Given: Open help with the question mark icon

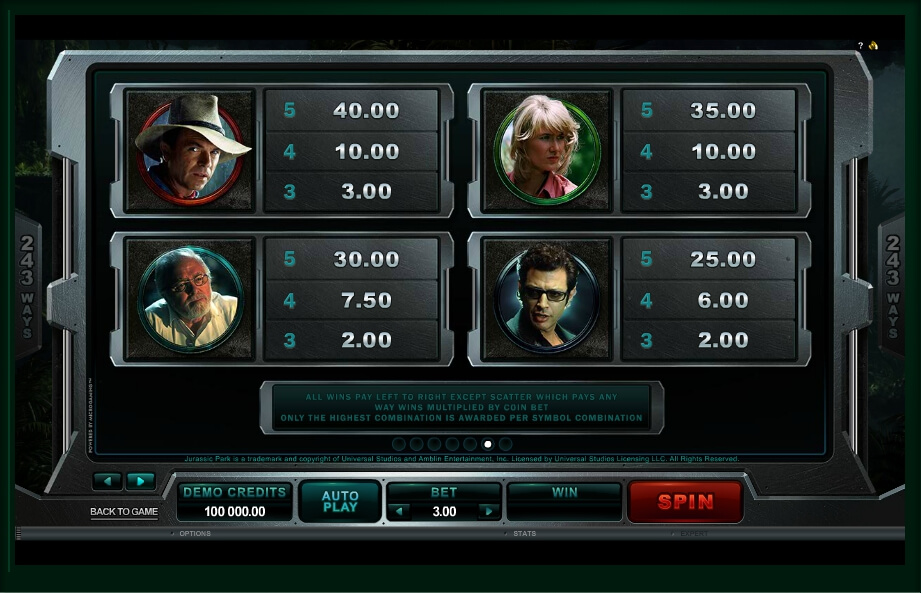Looking at the screenshot, I should [860, 46].
